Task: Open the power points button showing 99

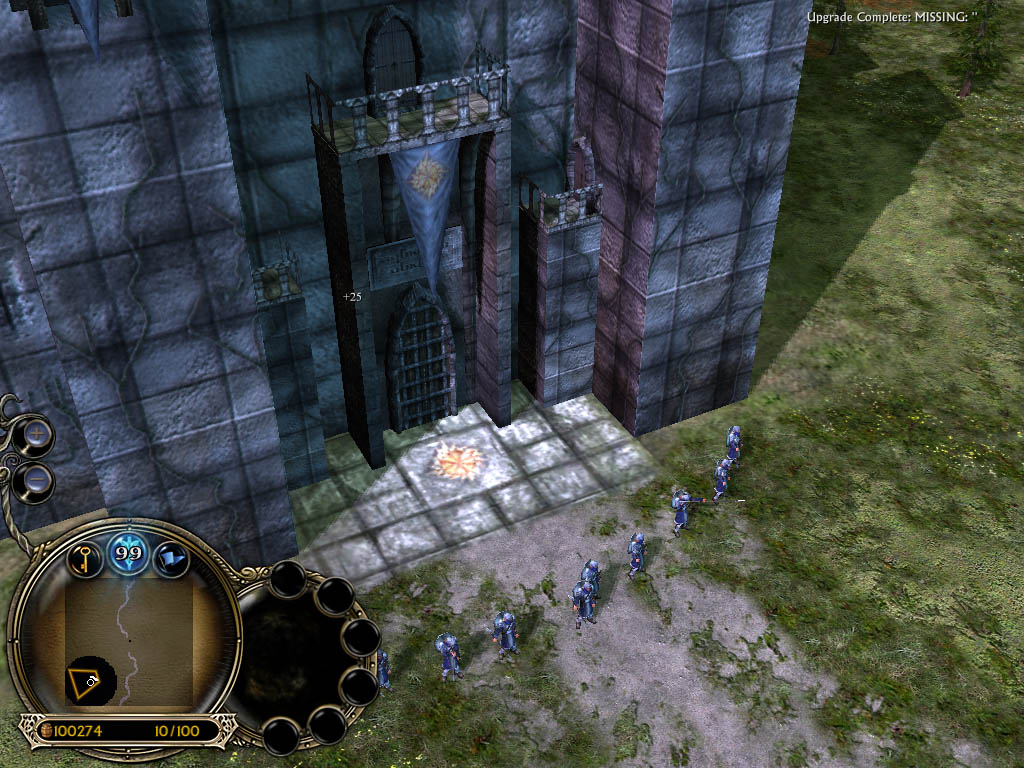Action: [x=129, y=553]
